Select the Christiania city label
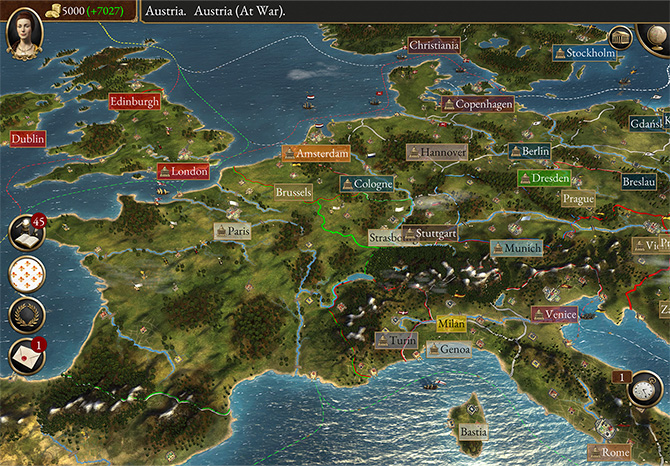 434,45
